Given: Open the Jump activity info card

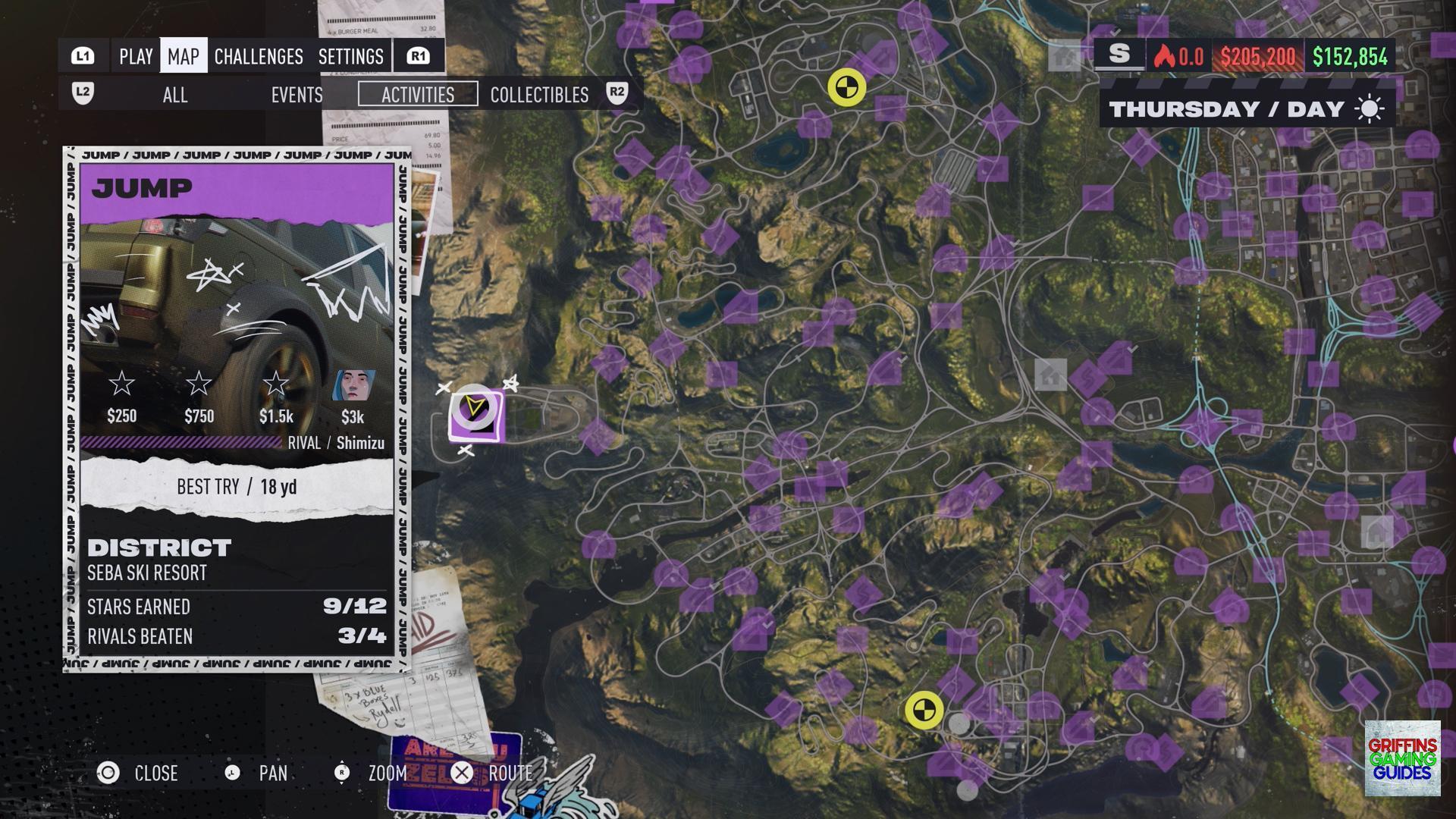Looking at the screenshot, I should tap(237, 409).
